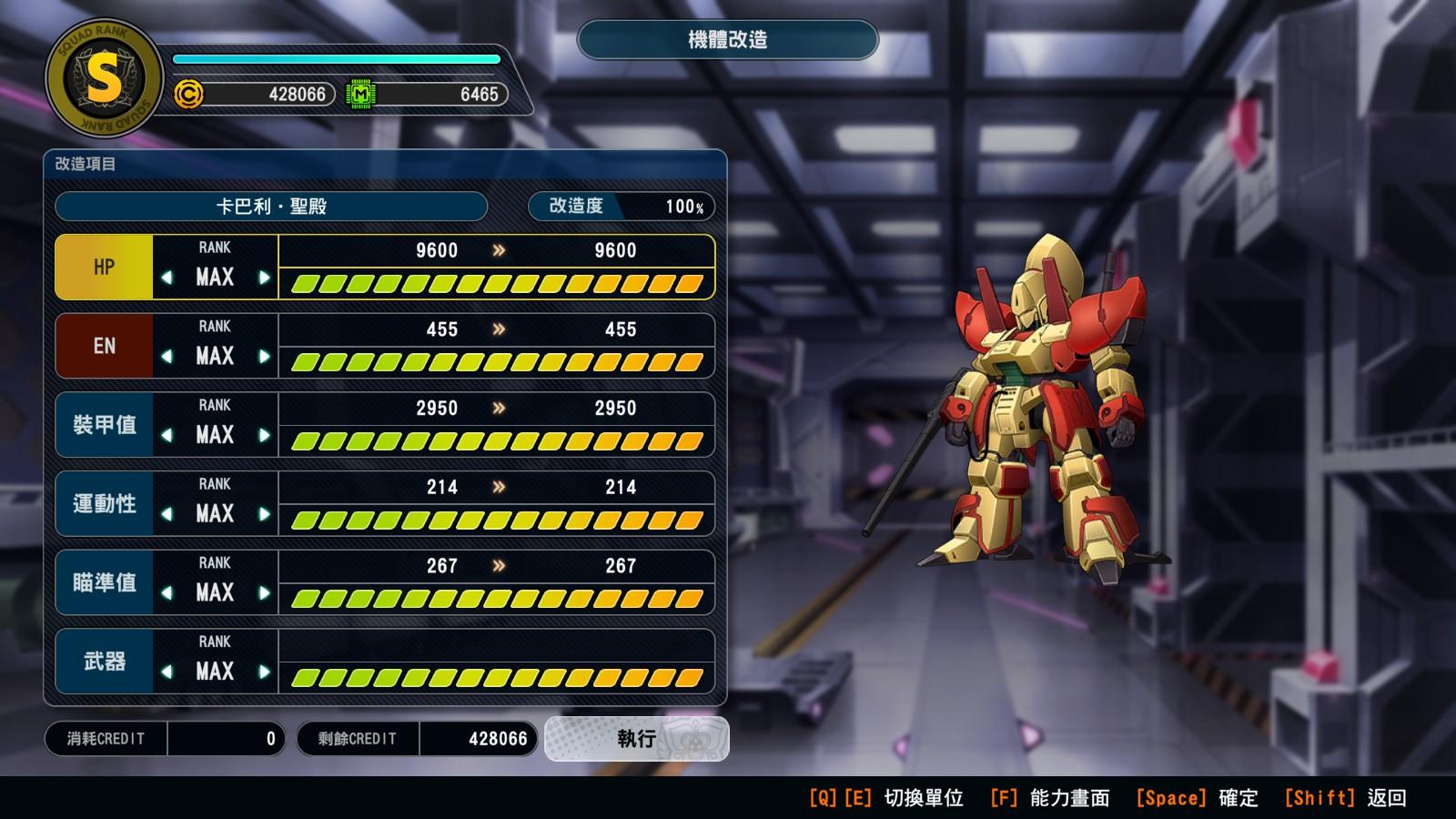Increase 瞄準值 rank with right arrow

click(x=264, y=593)
